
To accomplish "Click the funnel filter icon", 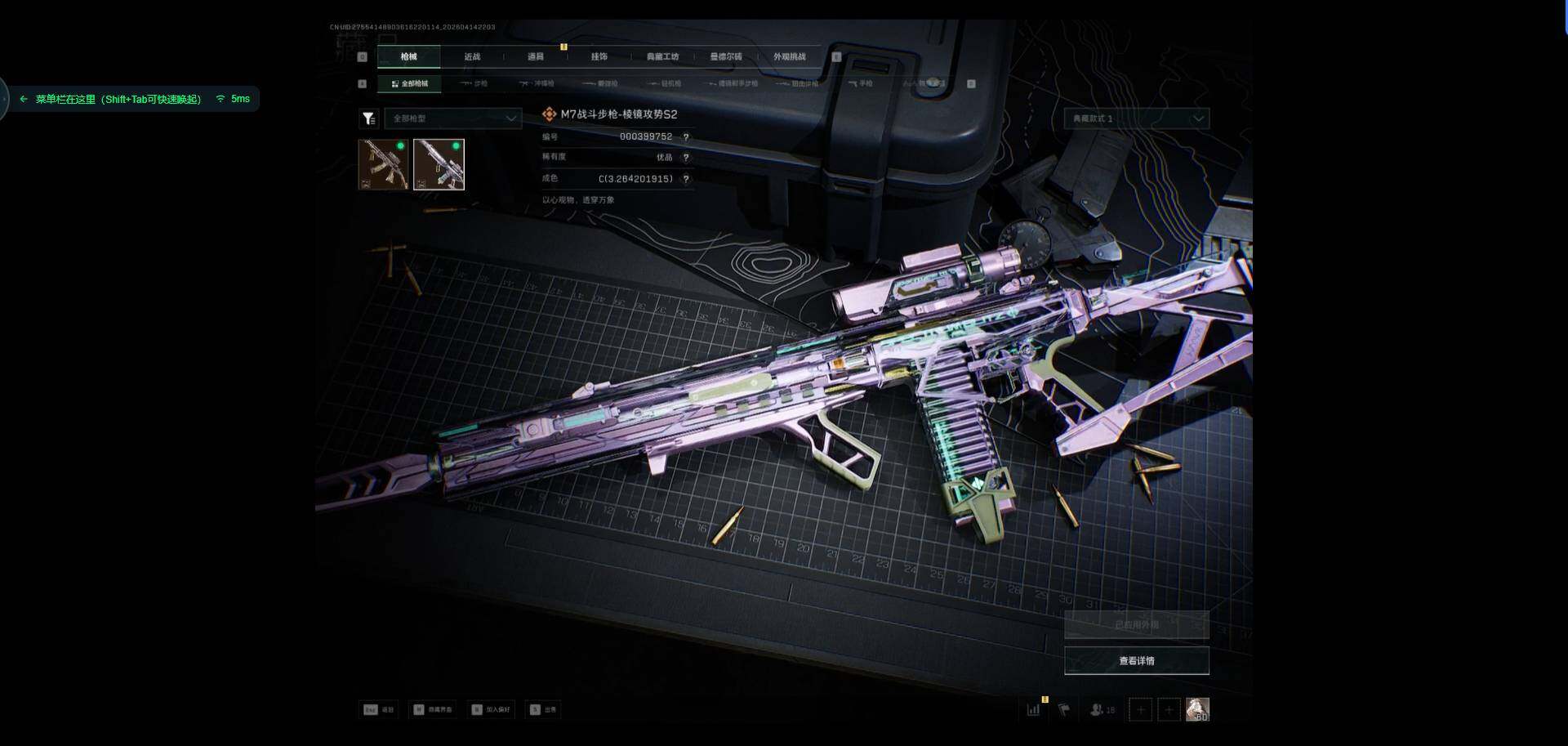I will tap(369, 118).
